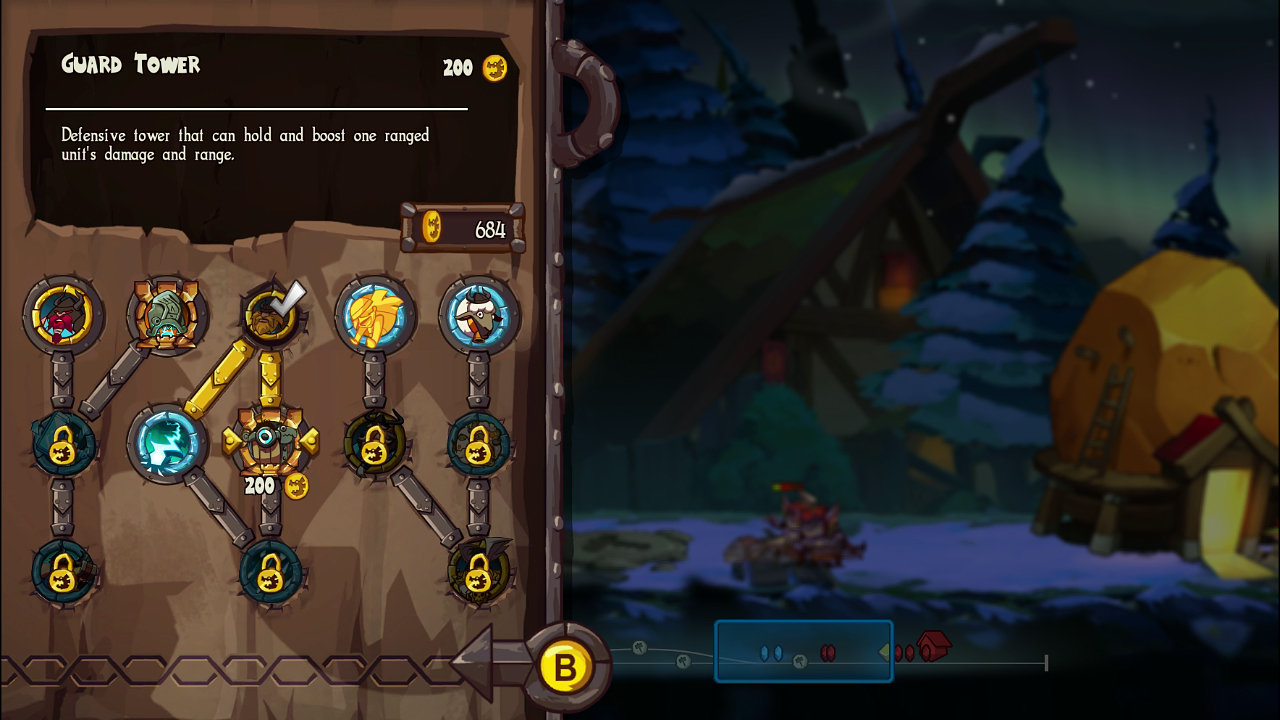Click the end marker of the map progress line

pos(1046,660)
